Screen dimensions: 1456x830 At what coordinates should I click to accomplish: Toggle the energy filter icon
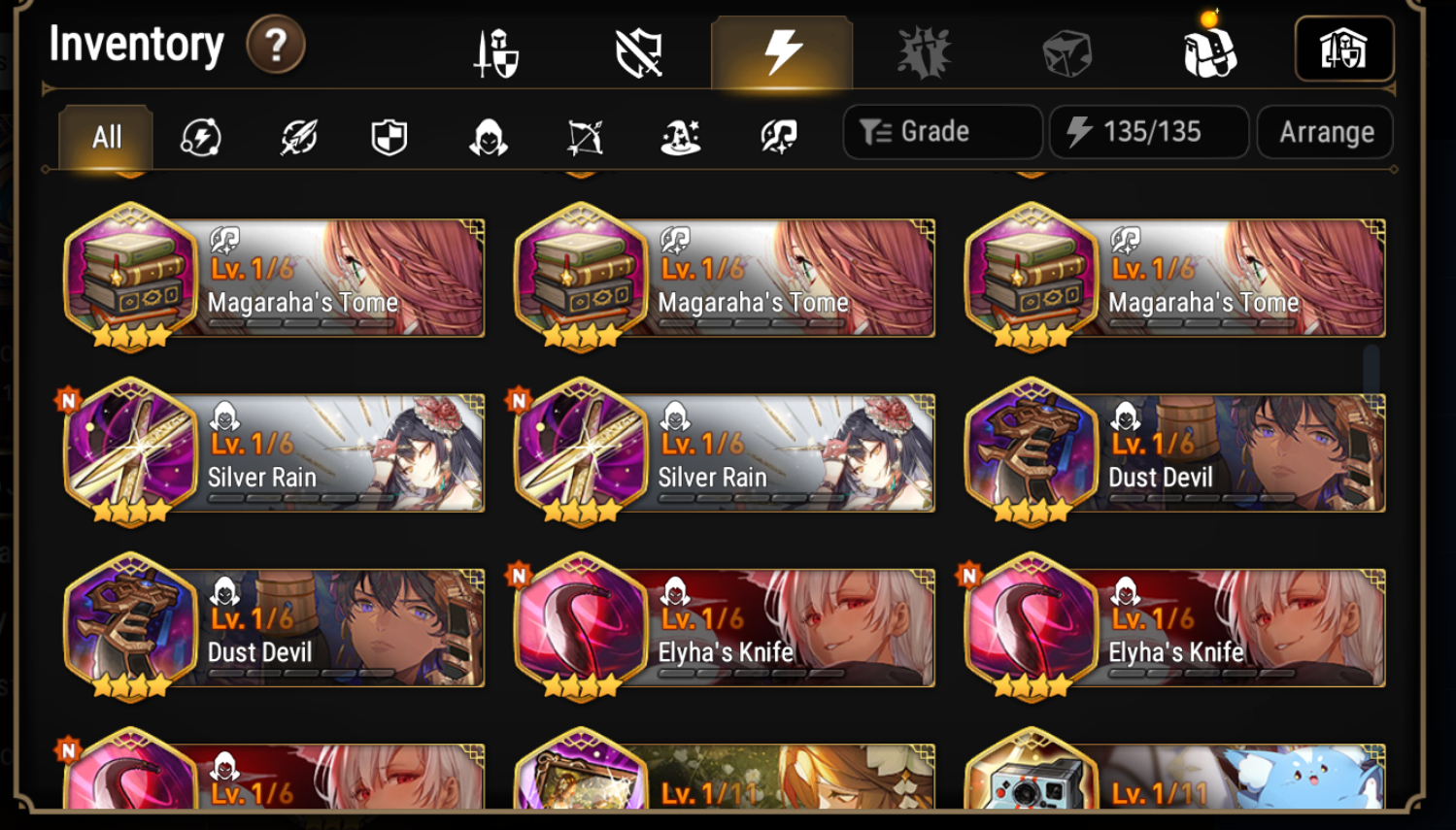(200, 138)
